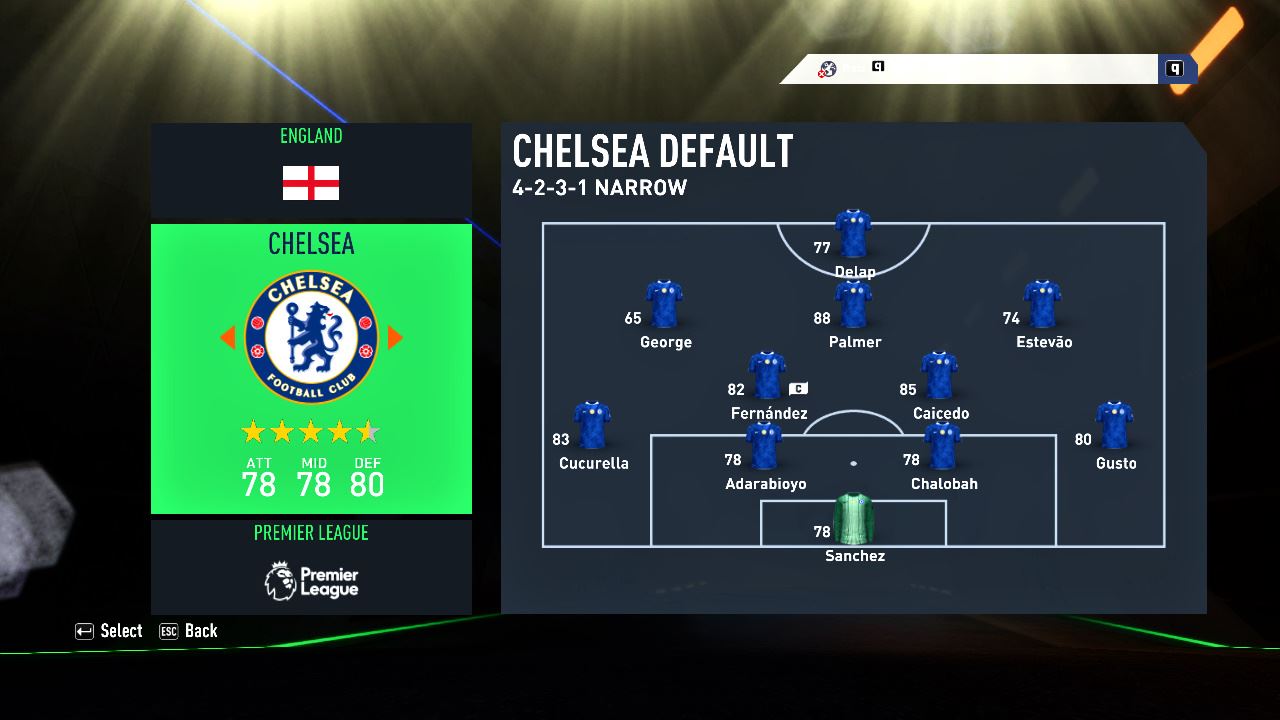Viewport: 1280px width, 720px height.
Task: Pick Chalobah in the defence
Action: 942,447
